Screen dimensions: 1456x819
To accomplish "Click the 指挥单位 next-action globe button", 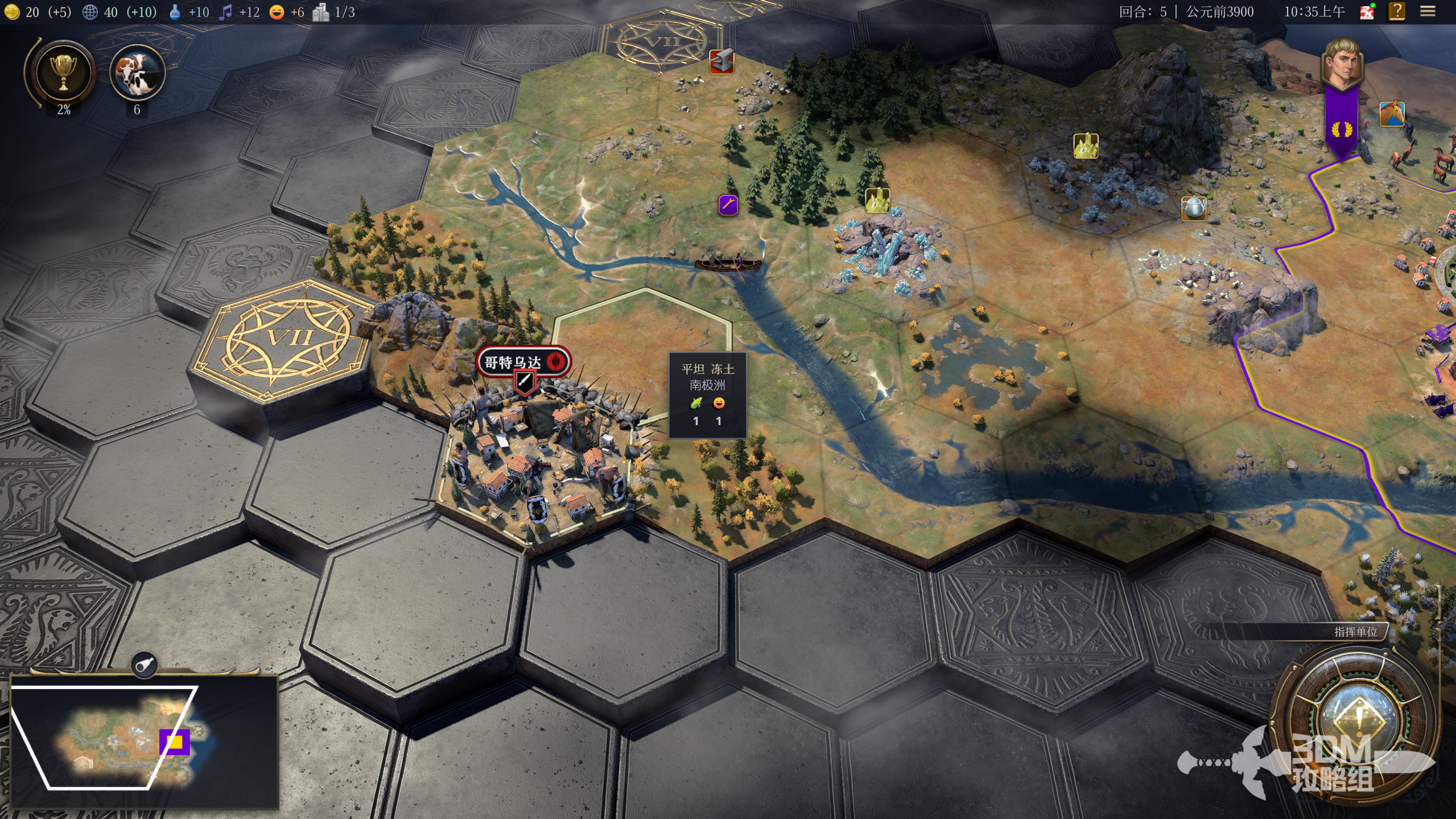I will pyautogui.click(x=1359, y=718).
